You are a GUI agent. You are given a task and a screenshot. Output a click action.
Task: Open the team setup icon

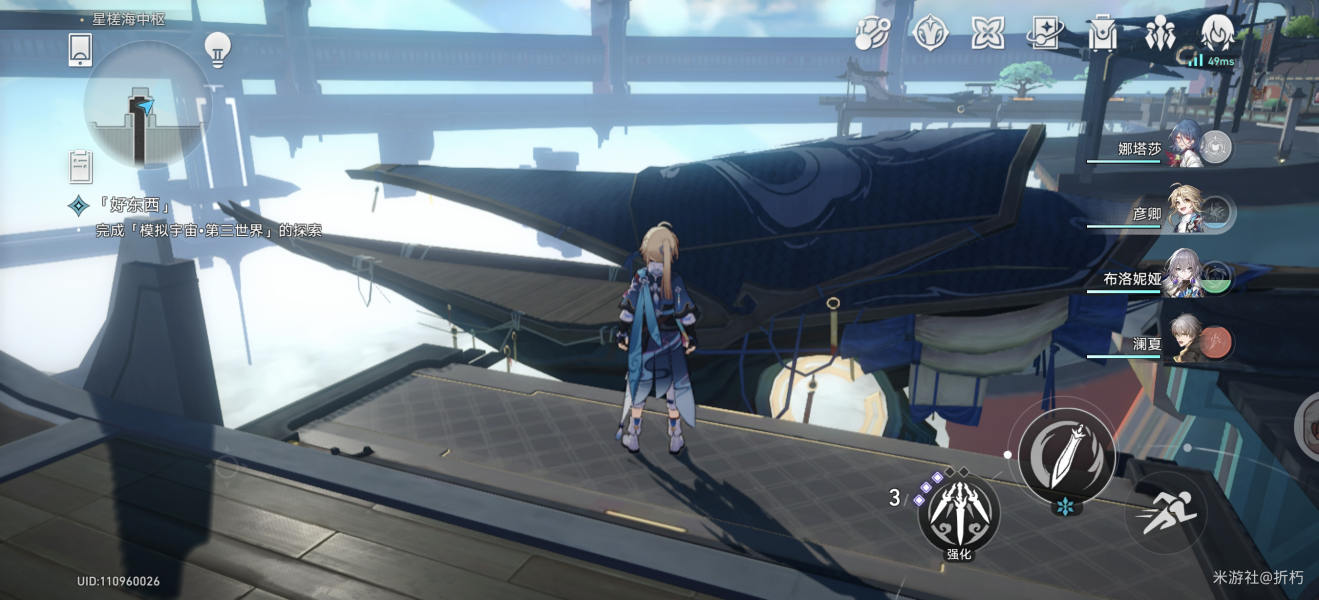[1160, 34]
